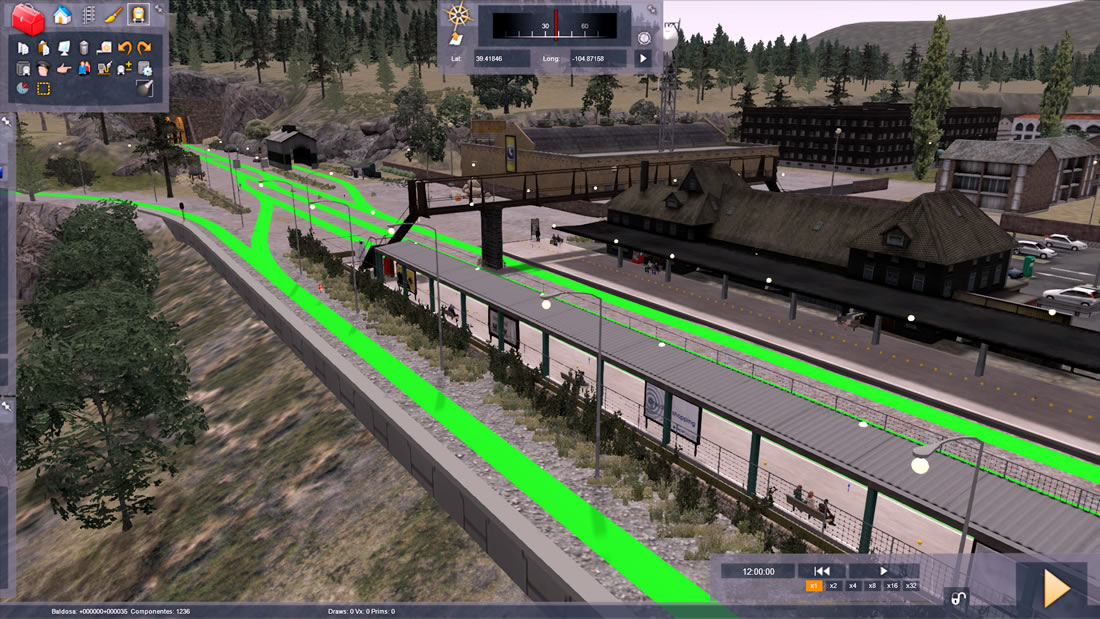Image resolution: width=1100 pixels, height=619 pixels.
Task: Set time speed to x8
Action: (x=872, y=586)
